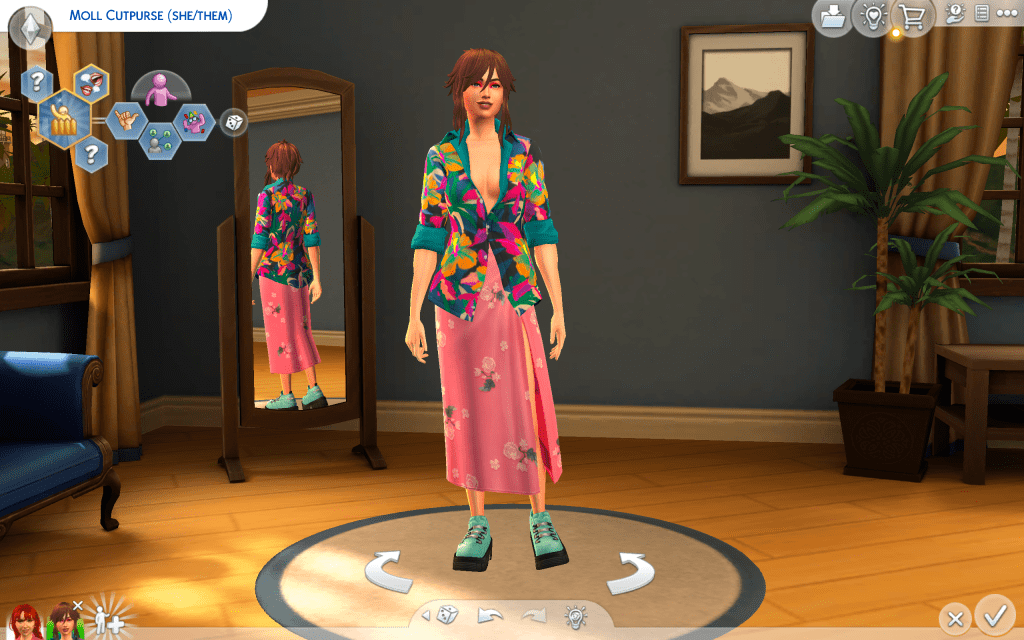
Task: Click the randomize dice in the bottom toolbar
Action: 450,614
